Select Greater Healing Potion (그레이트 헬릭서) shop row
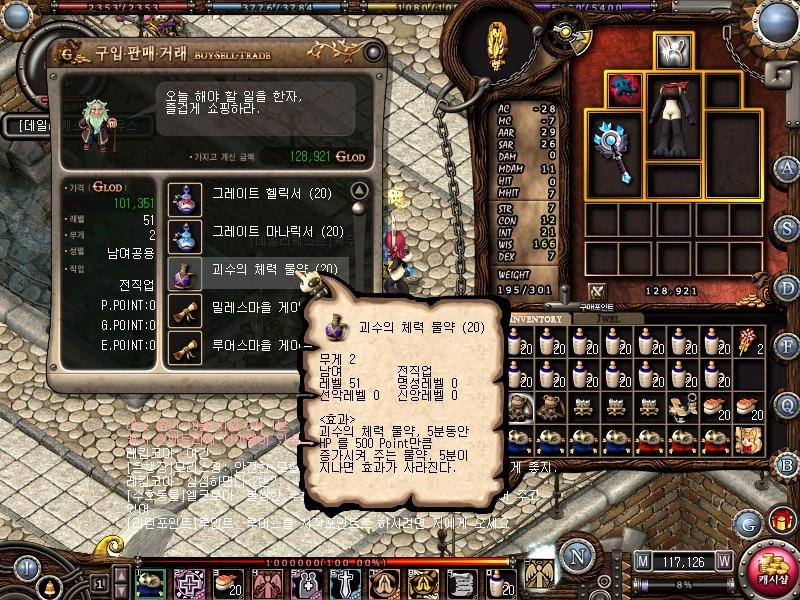Image resolution: width=800 pixels, height=600 pixels. click(264, 195)
